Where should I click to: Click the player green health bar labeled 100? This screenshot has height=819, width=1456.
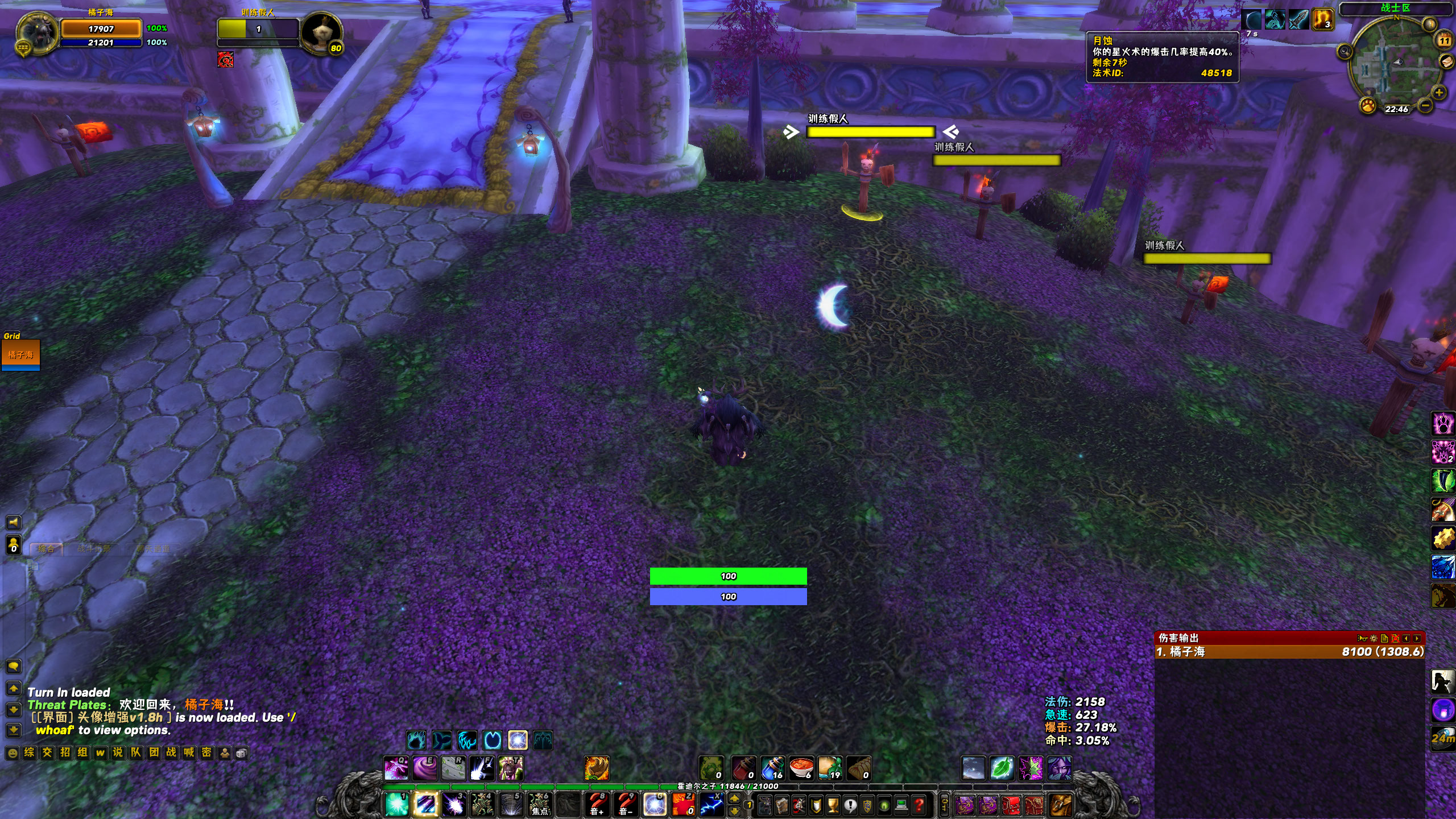coord(729,576)
